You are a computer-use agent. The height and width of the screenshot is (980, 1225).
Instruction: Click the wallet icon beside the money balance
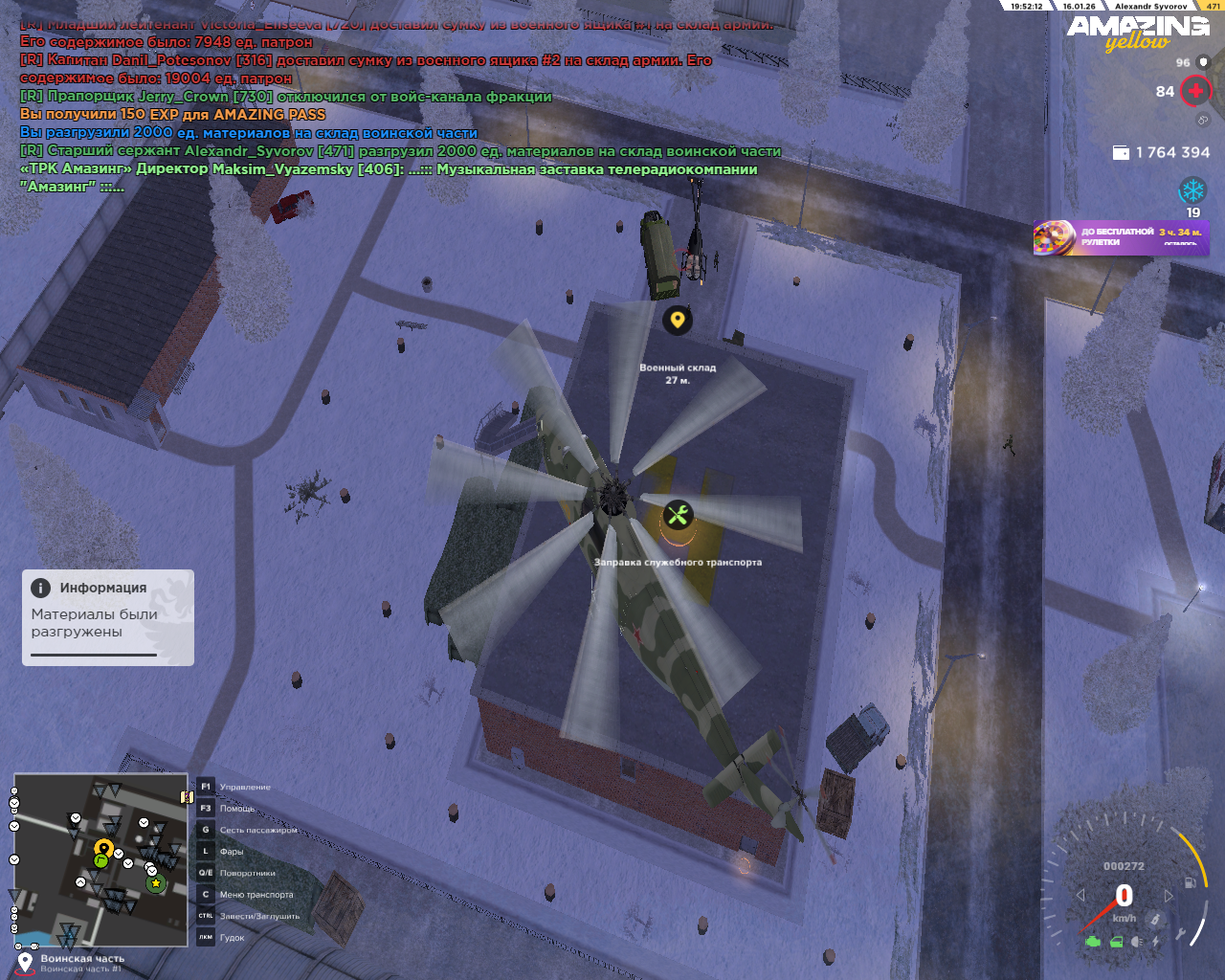pos(1121,153)
